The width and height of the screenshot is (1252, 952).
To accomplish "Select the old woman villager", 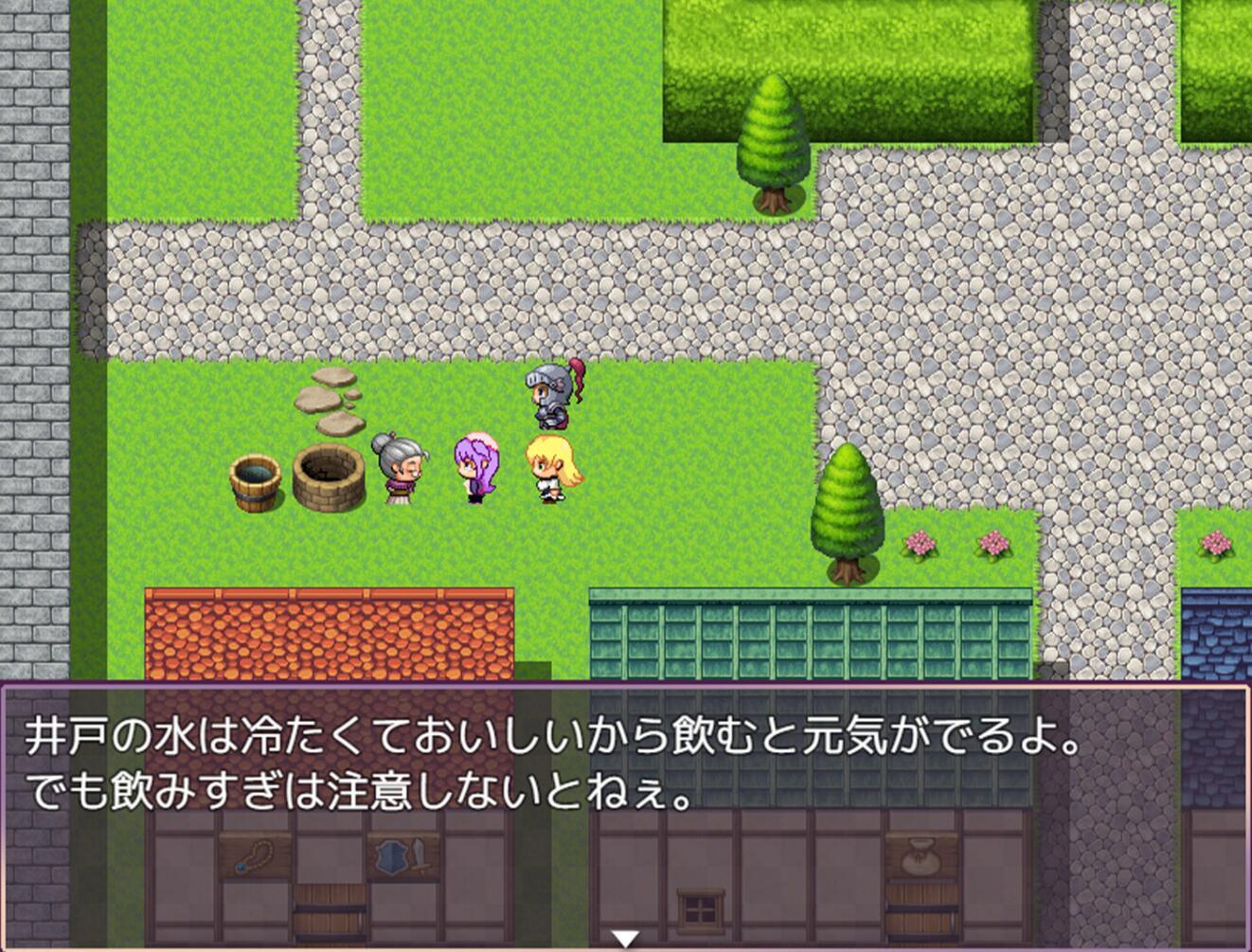I will (400, 469).
